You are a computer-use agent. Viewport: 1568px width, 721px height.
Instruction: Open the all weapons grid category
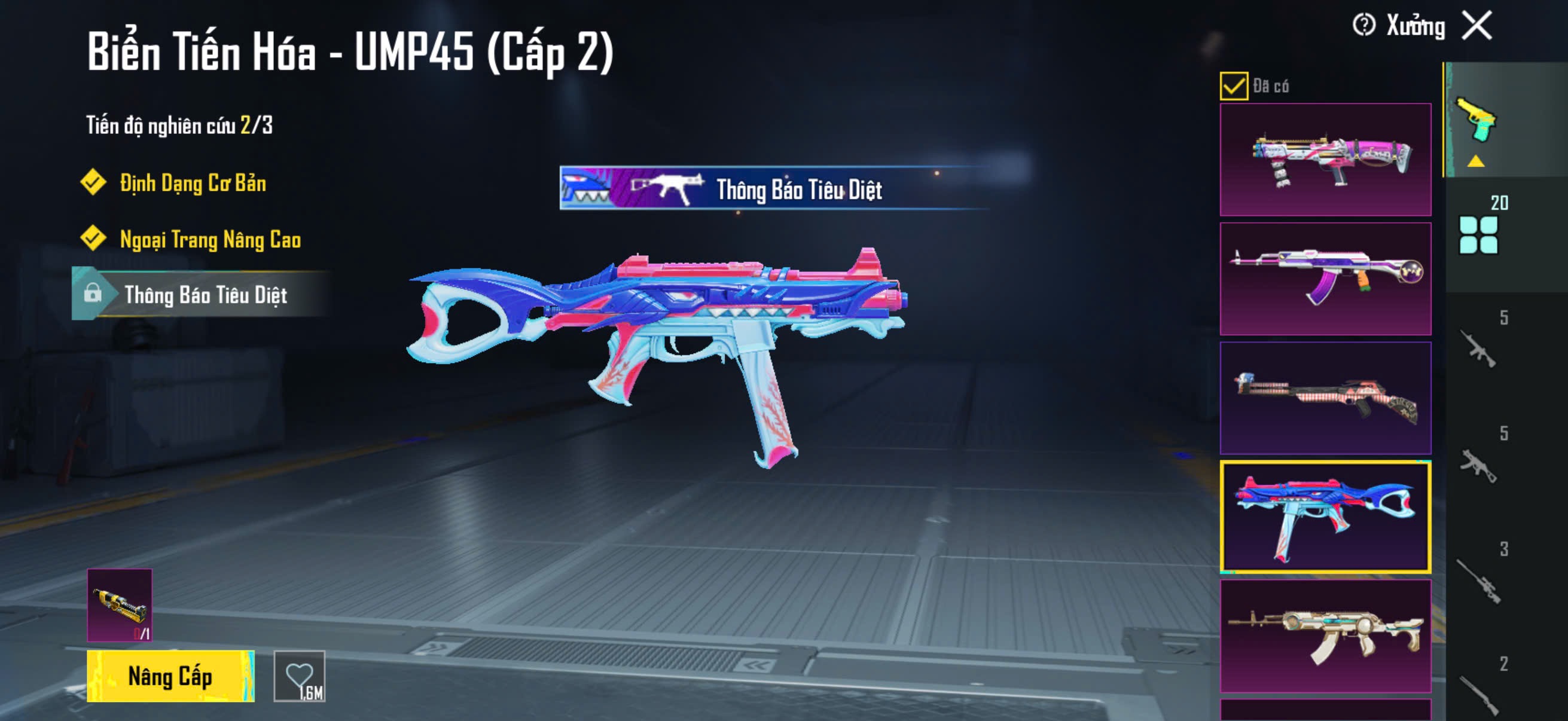point(1478,234)
